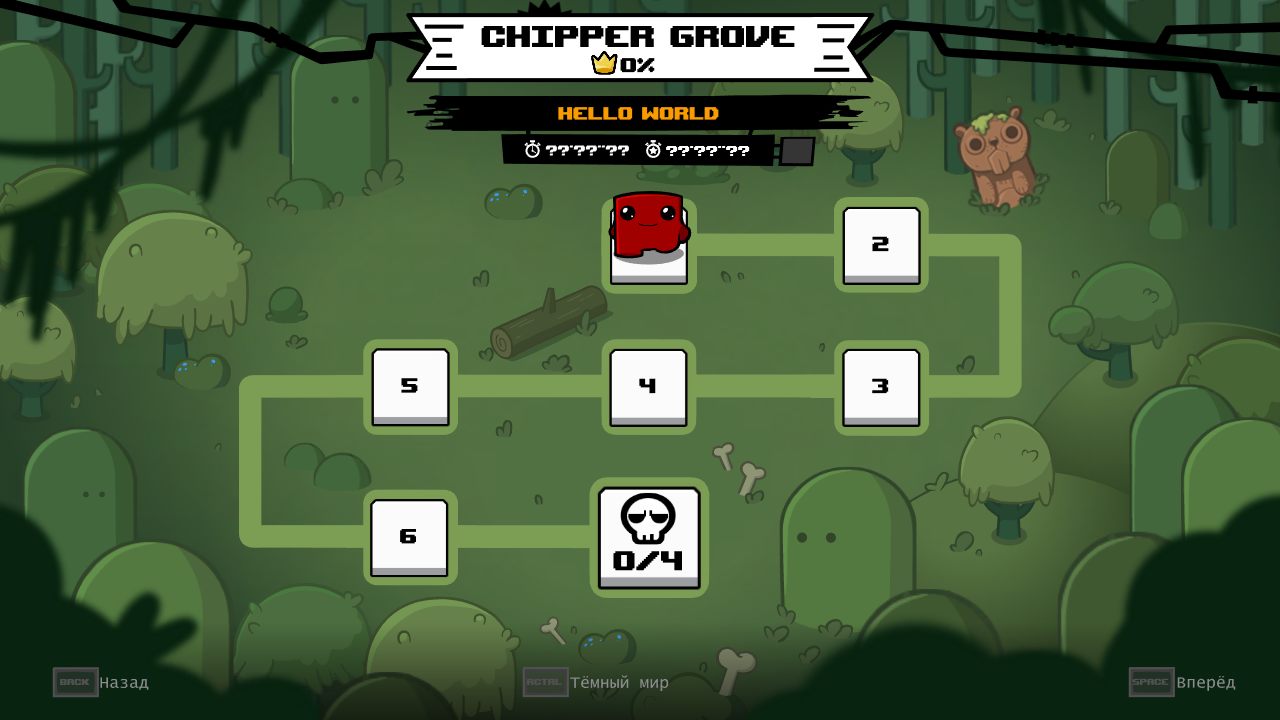Click the BACK key icon next to Назад
The height and width of the screenshot is (720, 1280).
click(75, 682)
